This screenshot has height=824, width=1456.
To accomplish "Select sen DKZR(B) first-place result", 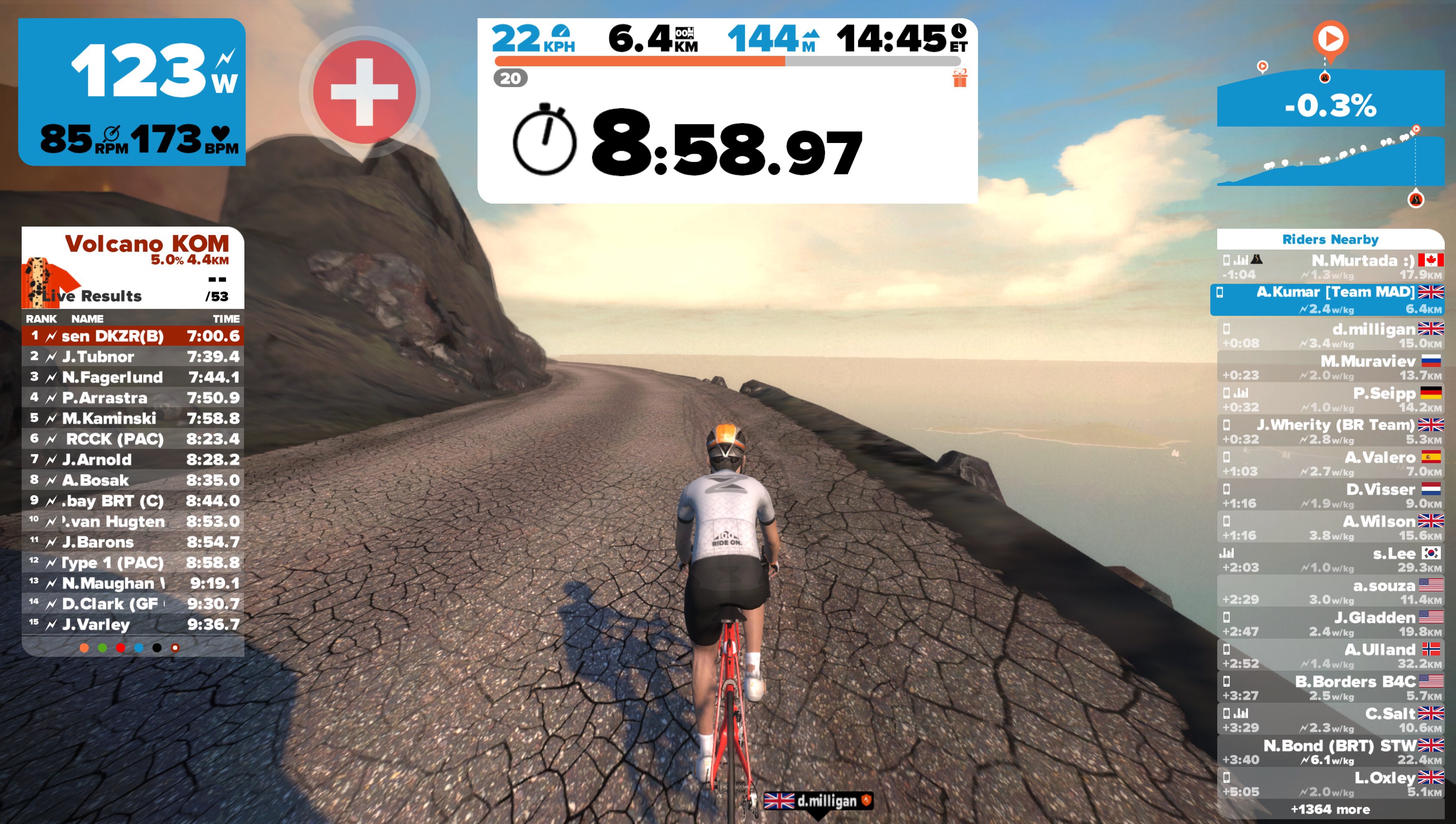I will (x=133, y=336).
